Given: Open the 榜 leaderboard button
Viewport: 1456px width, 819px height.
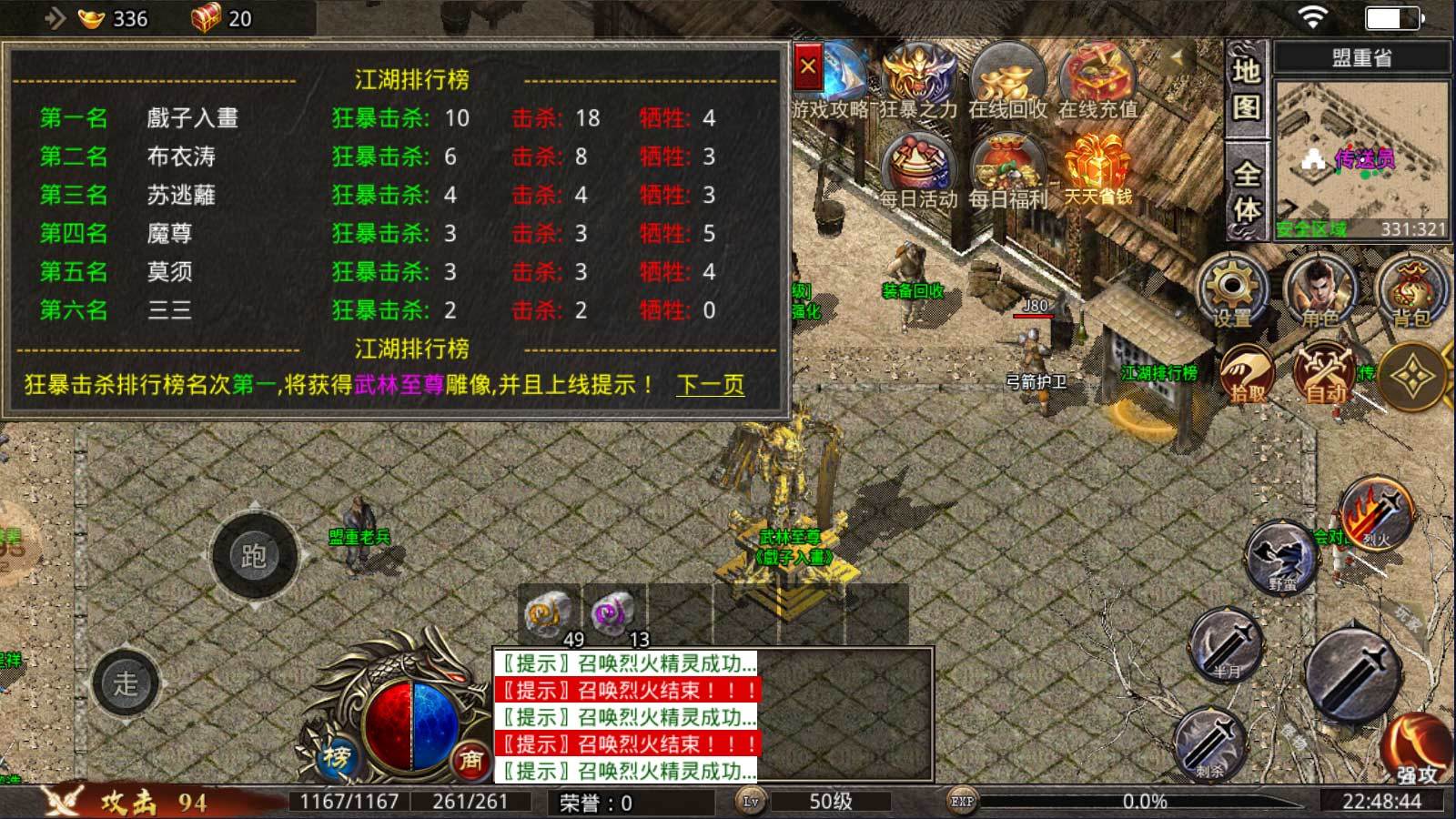Looking at the screenshot, I should 334,761.
